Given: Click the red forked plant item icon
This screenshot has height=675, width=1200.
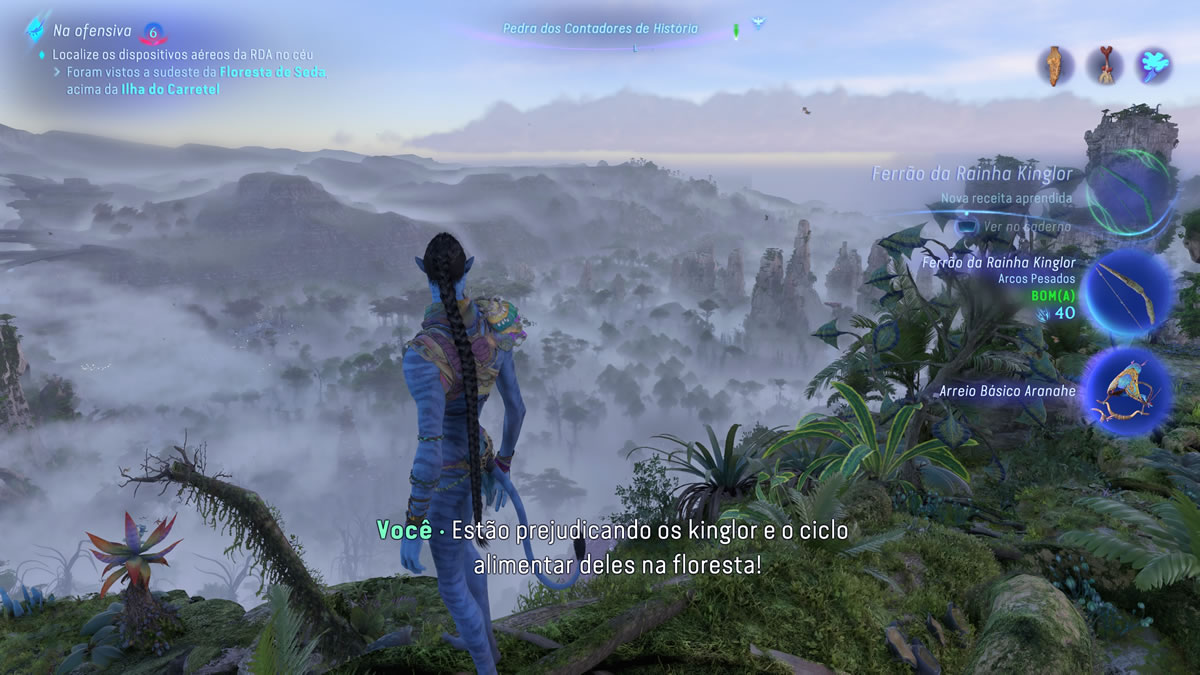Looking at the screenshot, I should tap(1104, 66).
